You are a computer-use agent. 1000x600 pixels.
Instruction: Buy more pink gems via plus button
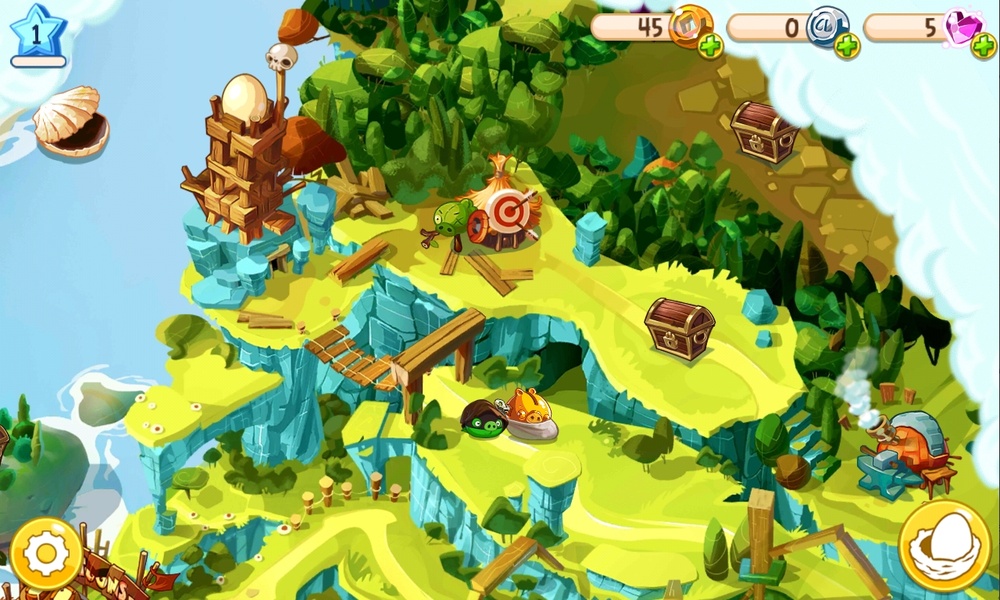pos(983,45)
